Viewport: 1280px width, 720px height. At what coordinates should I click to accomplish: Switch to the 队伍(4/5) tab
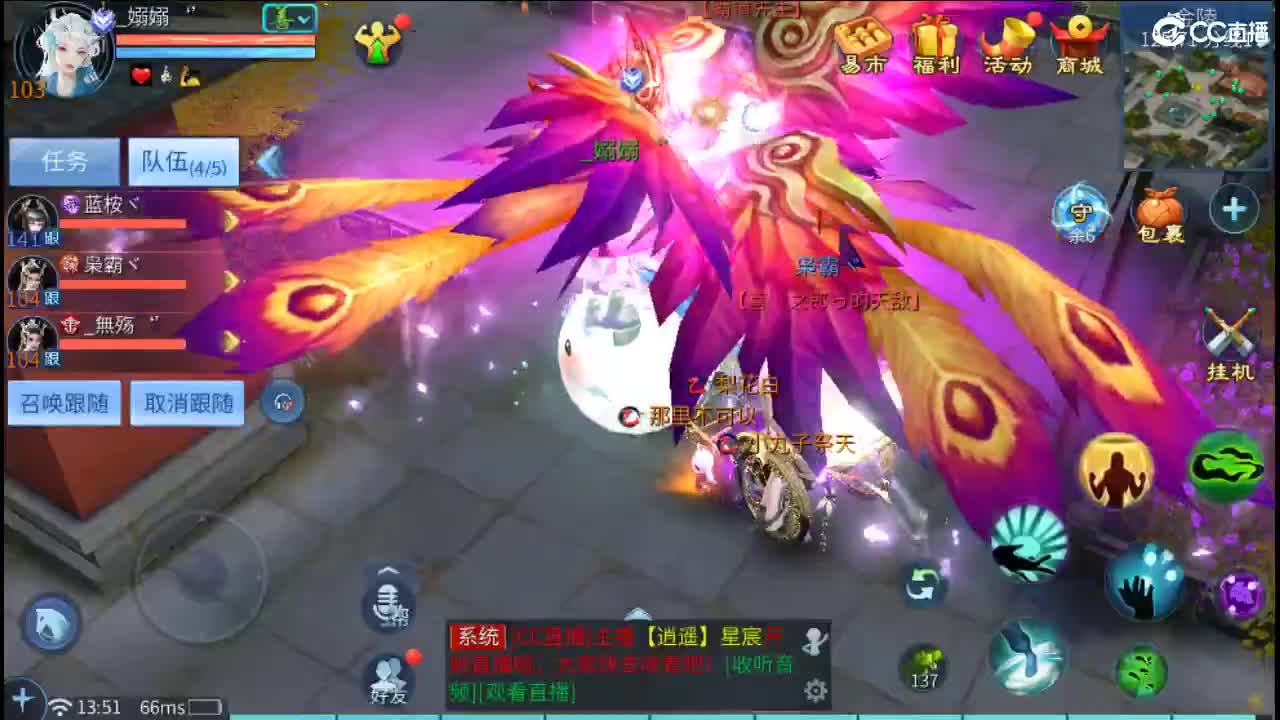(183, 160)
